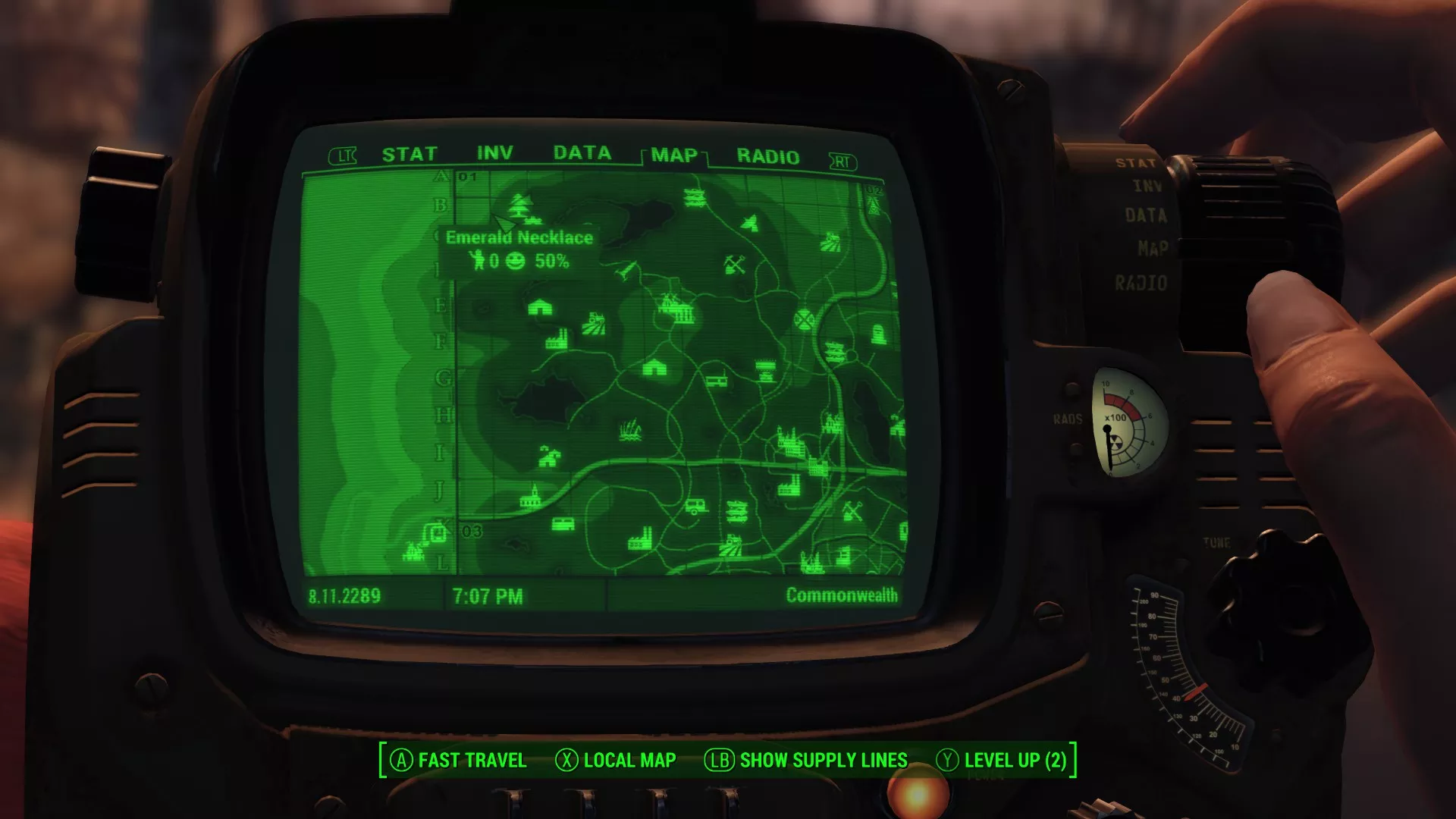
Task: Switch to the STAT tab
Action: point(409,155)
